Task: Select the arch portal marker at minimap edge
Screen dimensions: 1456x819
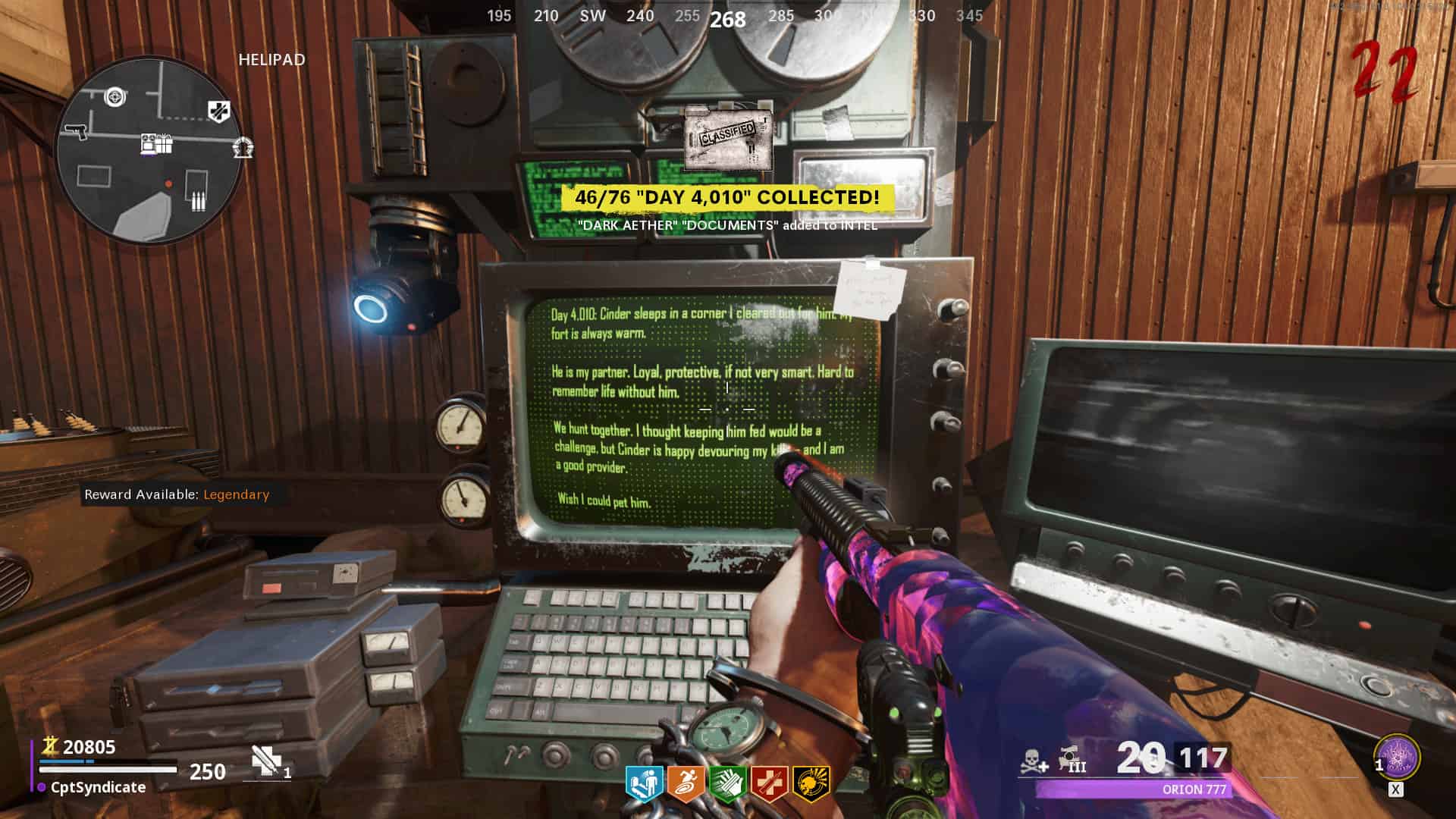Action: [x=243, y=147]
